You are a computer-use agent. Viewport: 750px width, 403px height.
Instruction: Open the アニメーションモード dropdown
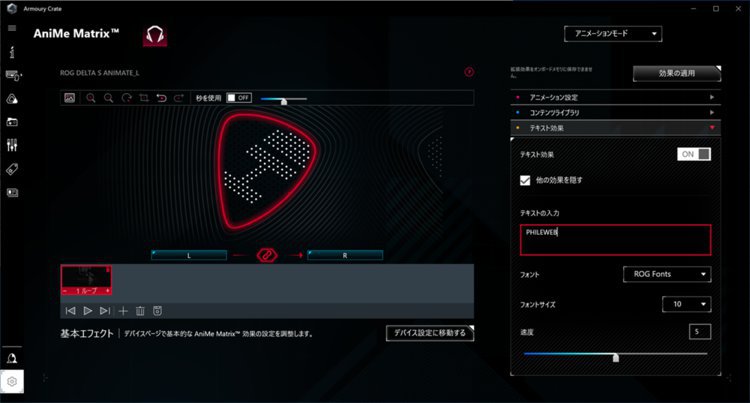pos(613,34)
